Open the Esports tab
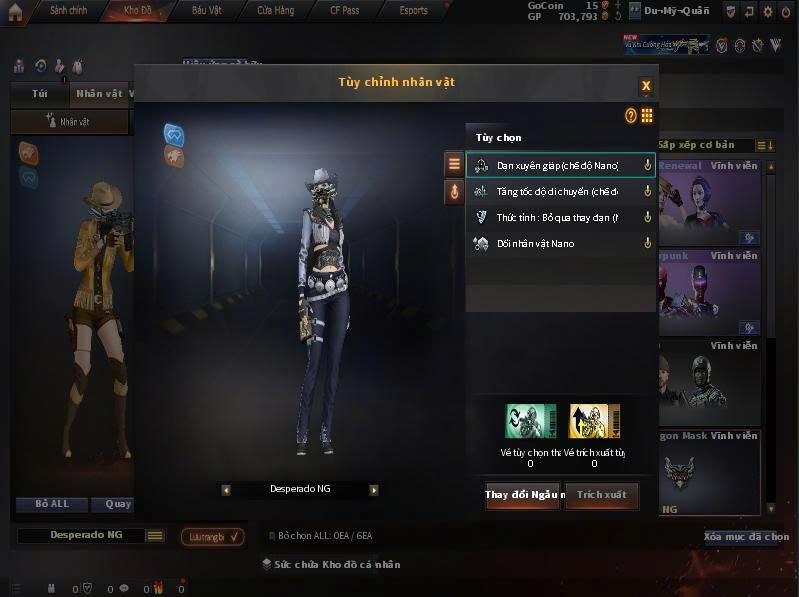799x597 pixels. [x=413, y=11]
